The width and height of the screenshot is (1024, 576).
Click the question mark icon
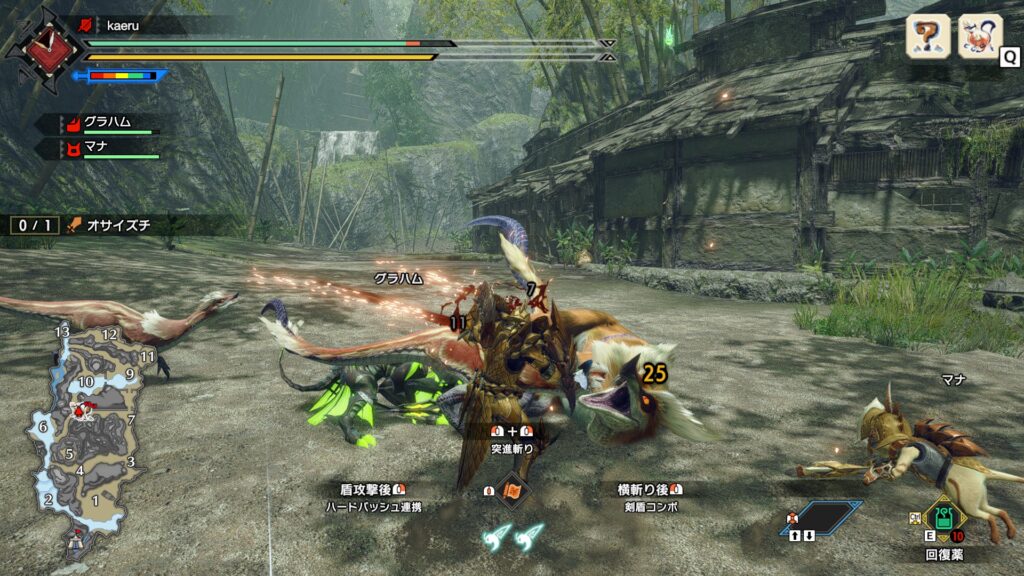click(927, 36)
